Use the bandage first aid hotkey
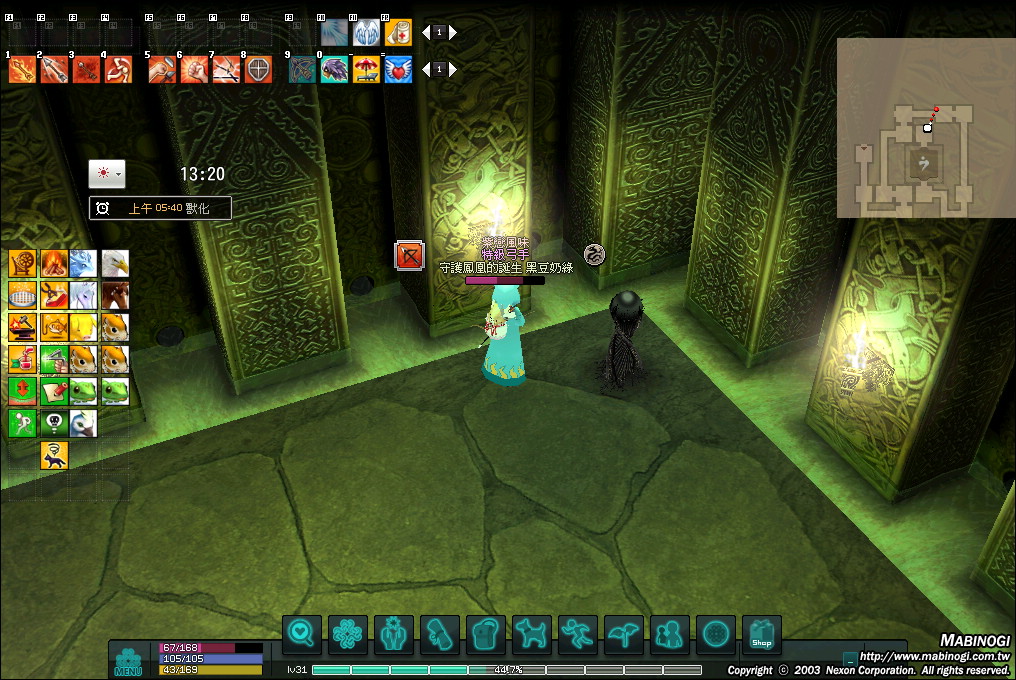The image size is (1016, 680). click(x=398, y=32)
